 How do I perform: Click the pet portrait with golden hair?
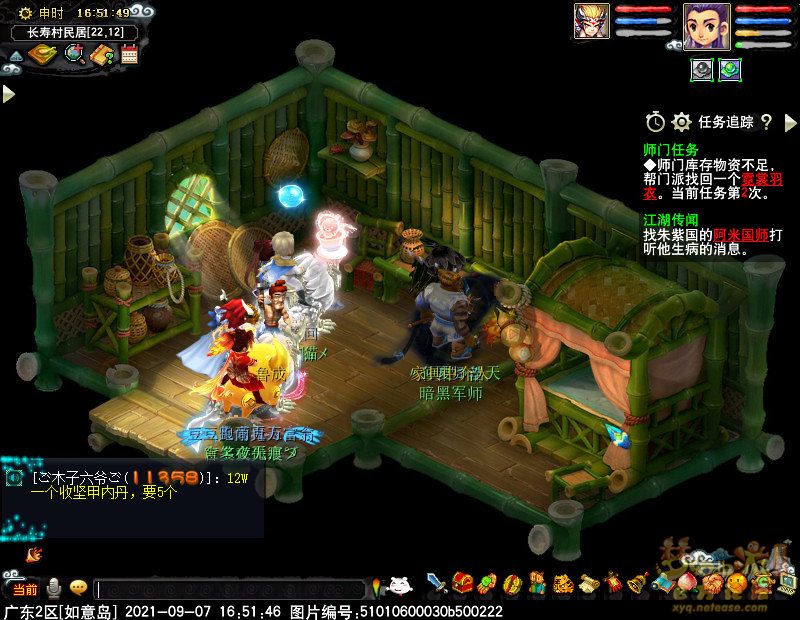[591, 21]
